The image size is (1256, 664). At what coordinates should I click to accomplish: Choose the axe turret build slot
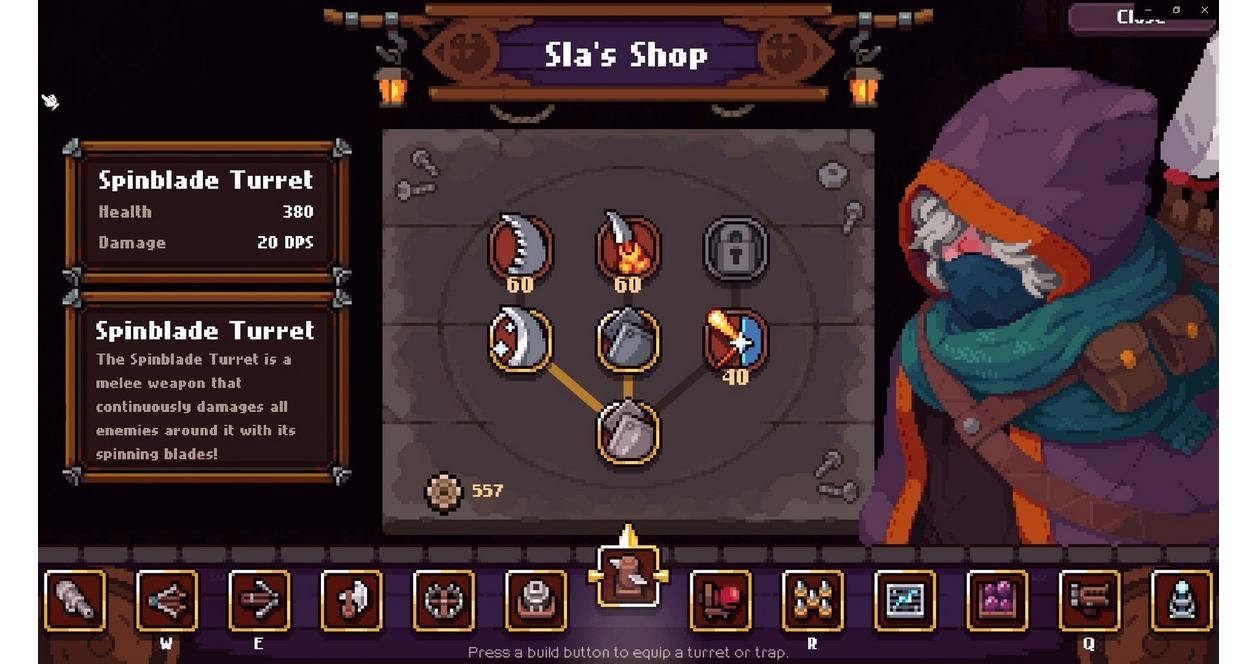[351, 601]
